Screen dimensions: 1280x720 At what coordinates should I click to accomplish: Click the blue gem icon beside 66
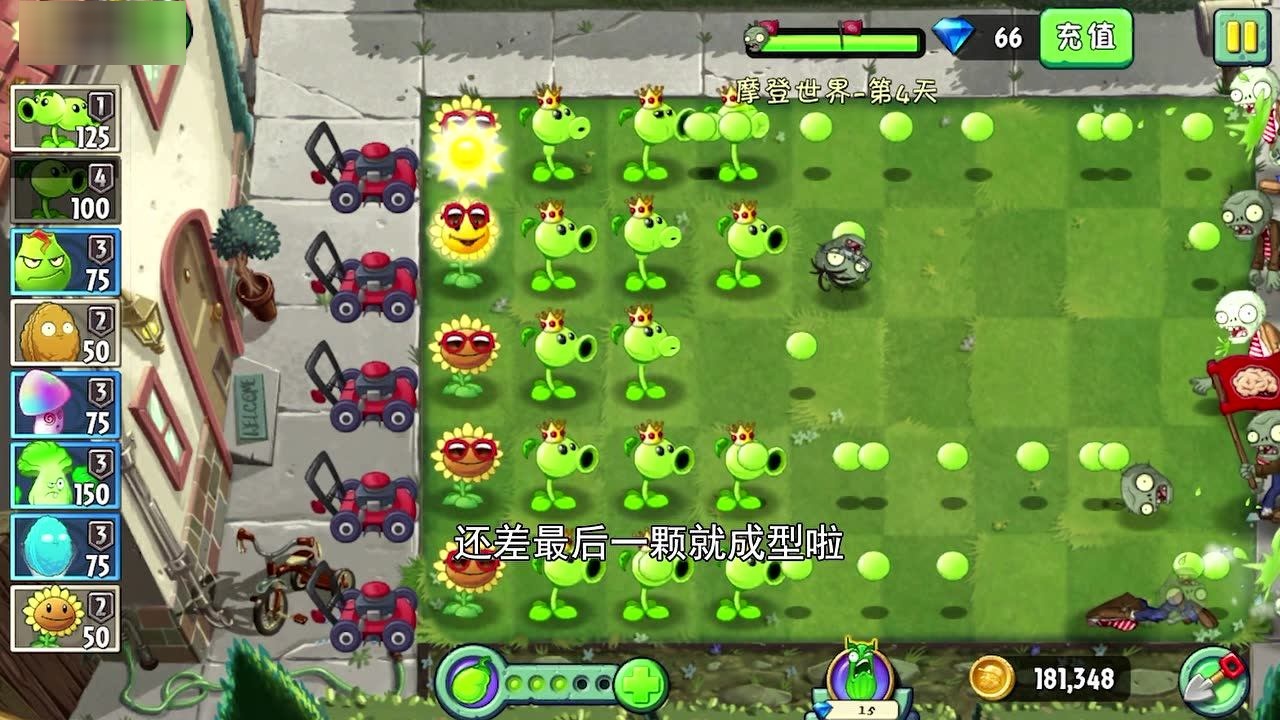click(x=952, y=36)
